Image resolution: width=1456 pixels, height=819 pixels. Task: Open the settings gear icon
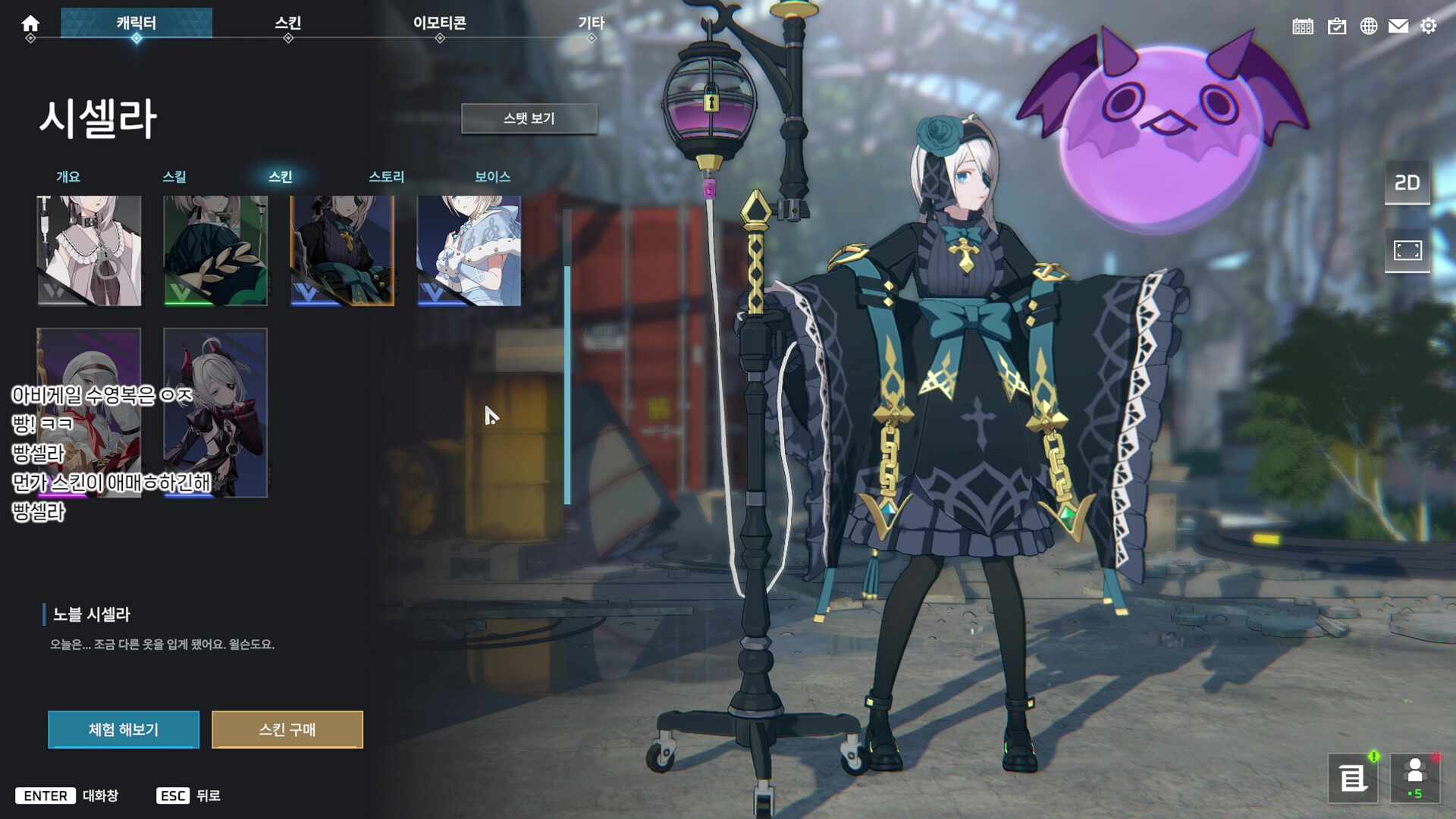(1429, 27)
